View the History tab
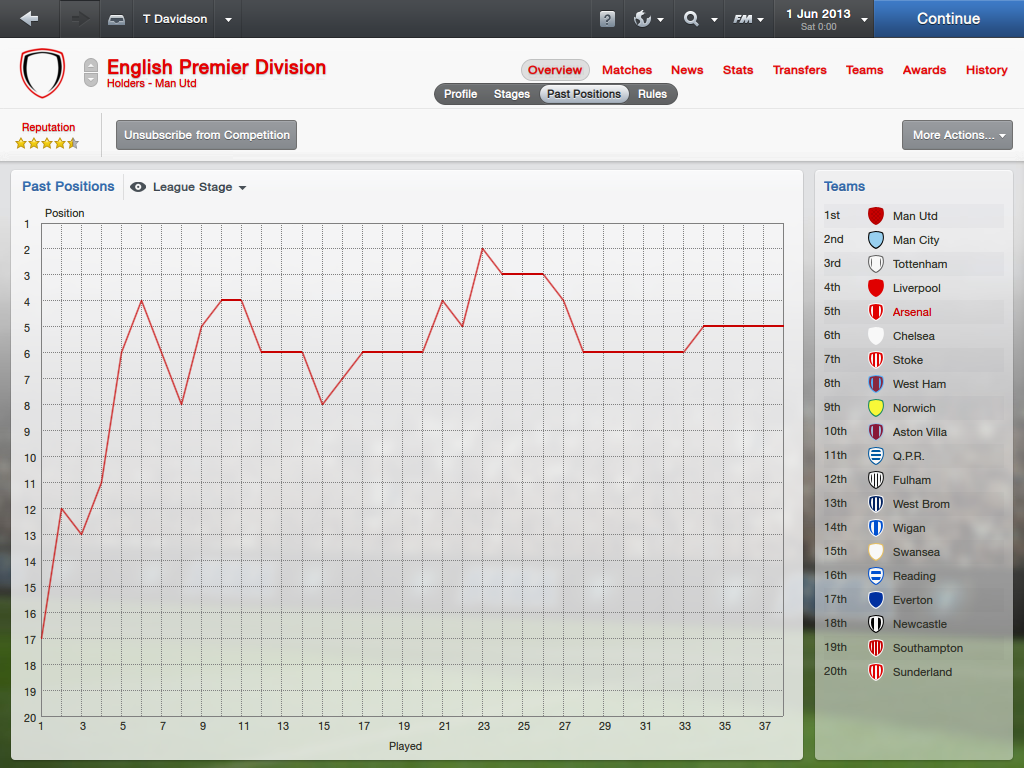This screenshot has height=768, width=1024. 986,70
